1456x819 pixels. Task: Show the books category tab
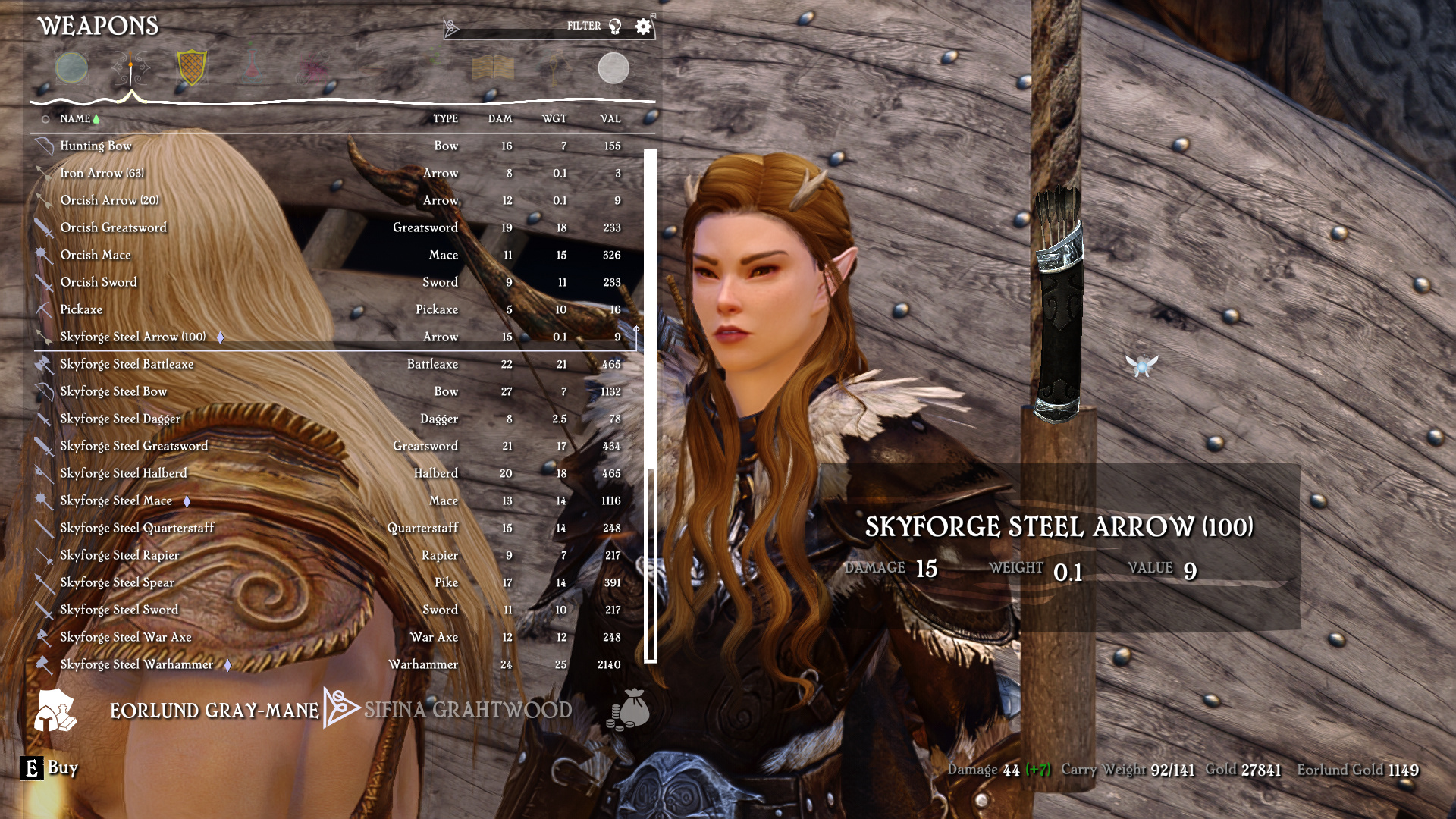pos(493,68)
